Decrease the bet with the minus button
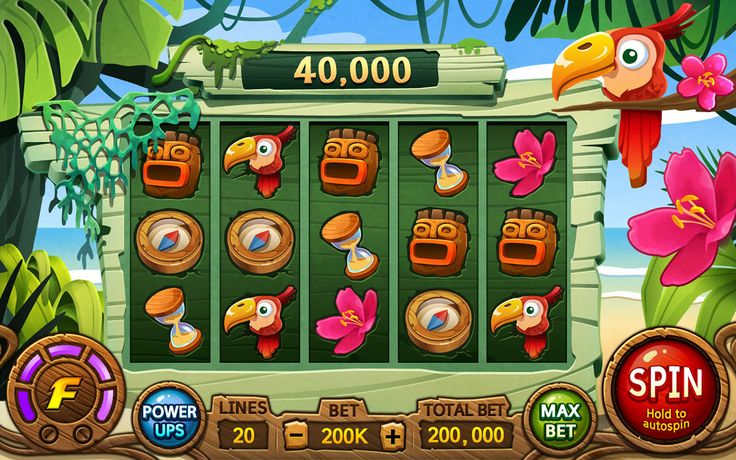 point(297,435)
